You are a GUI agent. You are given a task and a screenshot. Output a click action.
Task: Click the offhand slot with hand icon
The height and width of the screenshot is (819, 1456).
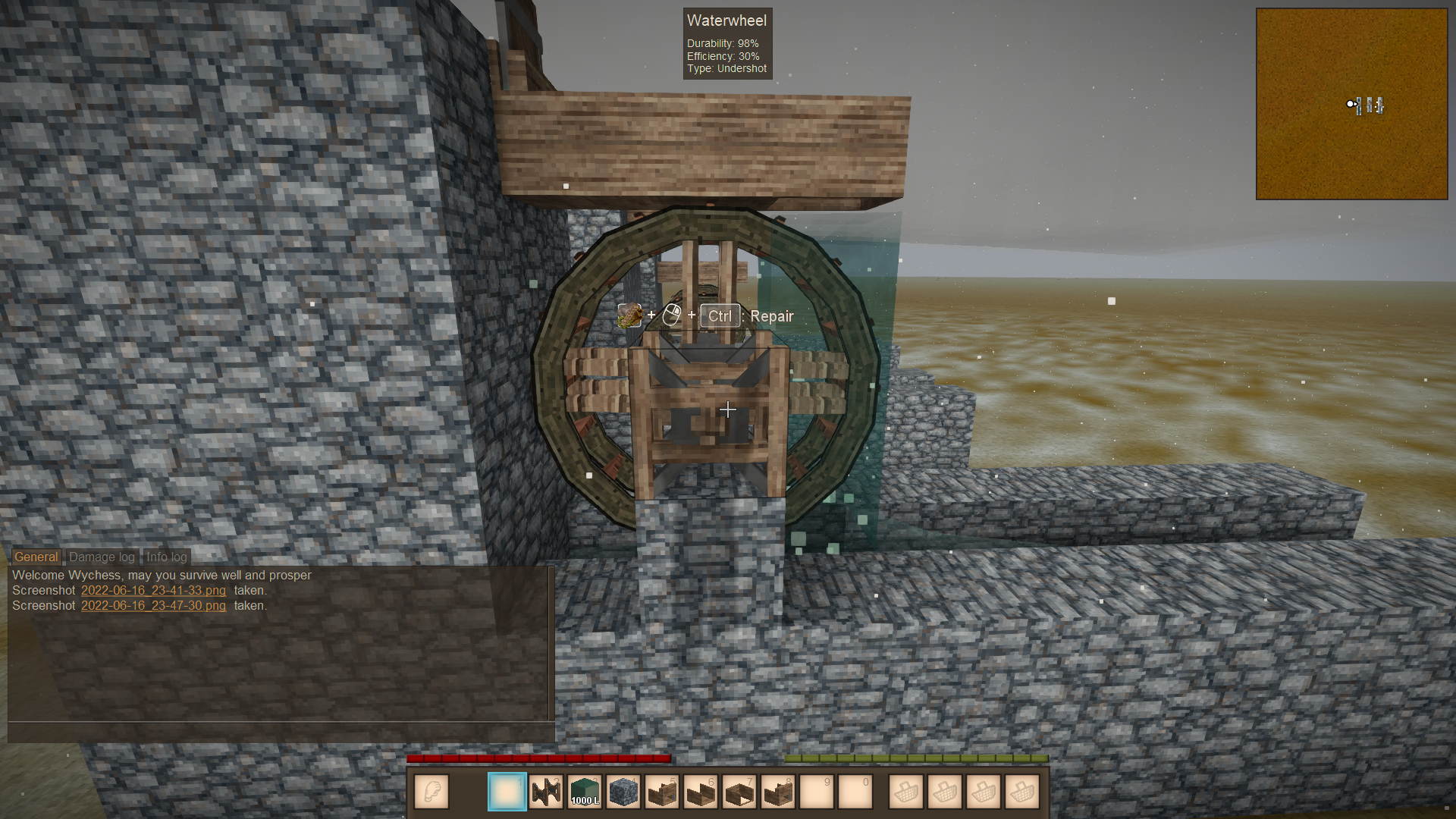pyautogui.click(x=431, y=792)
